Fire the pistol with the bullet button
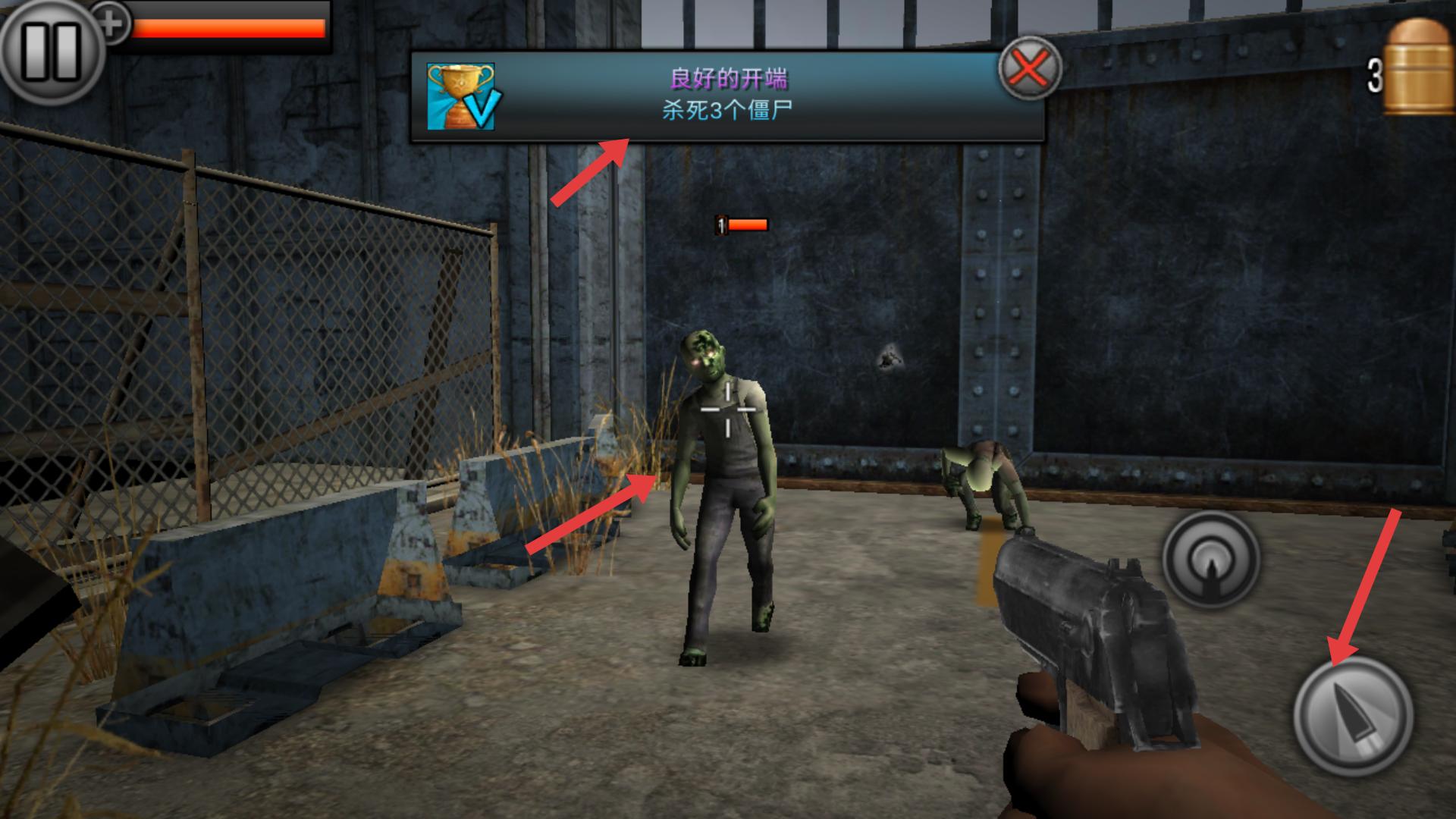Image resolution: width=1456 pixels, height=819 pixels. (1353, 717)
